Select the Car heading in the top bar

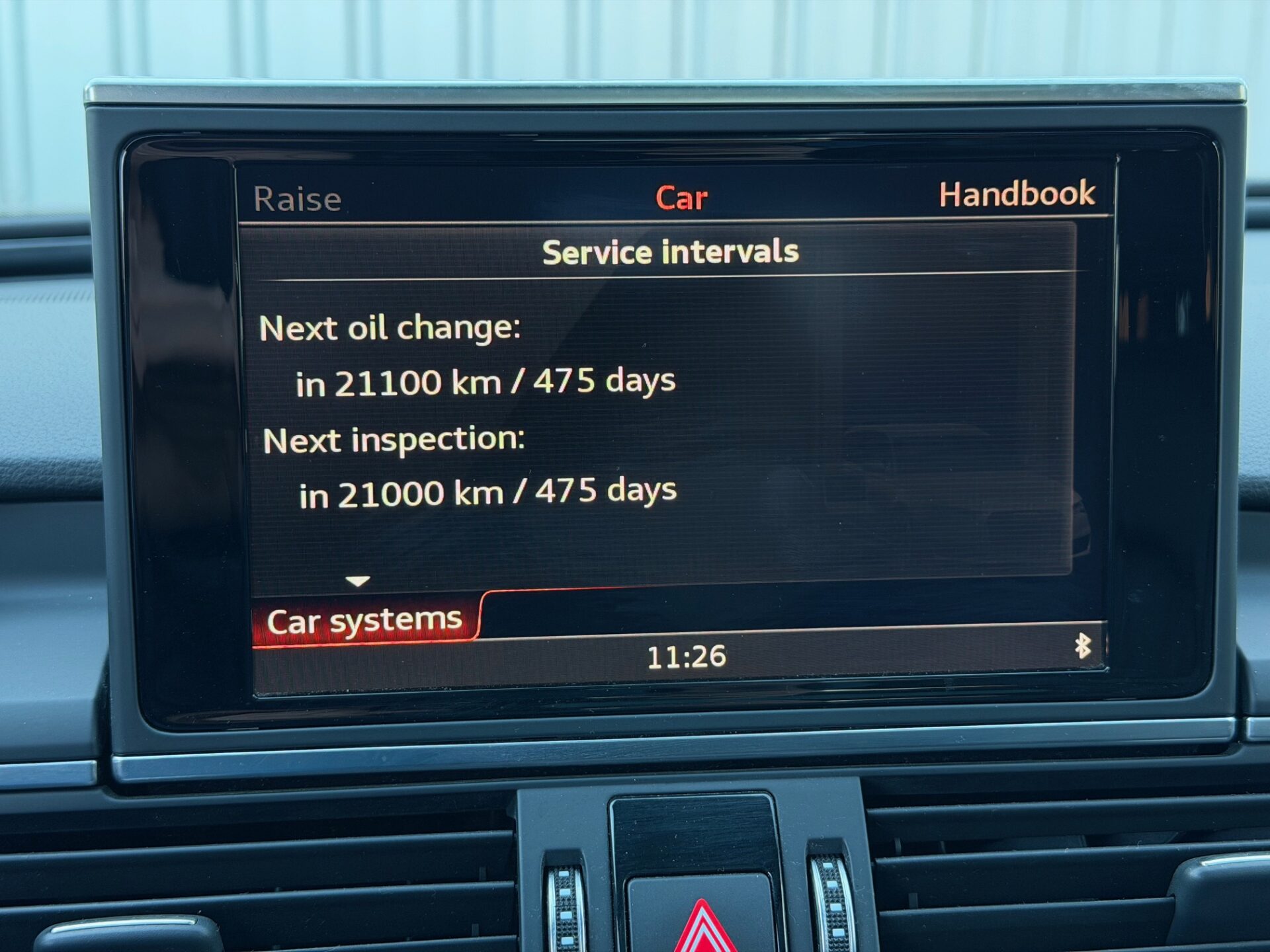point(681,198)
